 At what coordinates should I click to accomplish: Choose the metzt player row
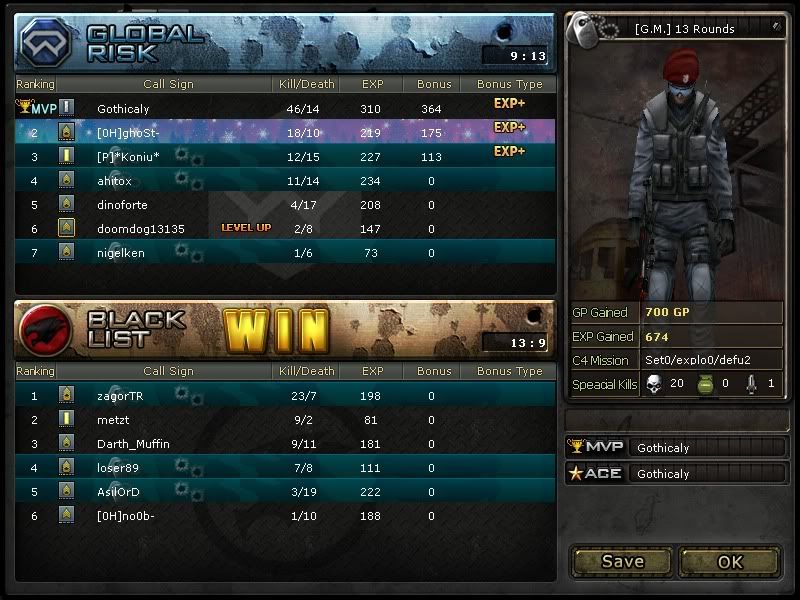click(285, 420)
